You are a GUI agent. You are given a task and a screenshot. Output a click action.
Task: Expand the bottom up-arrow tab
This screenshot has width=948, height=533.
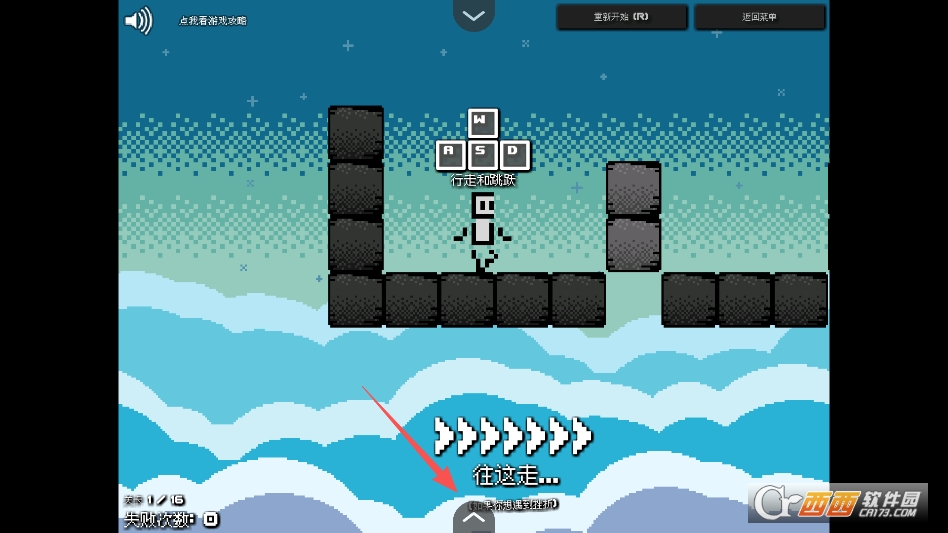point(474,518)
